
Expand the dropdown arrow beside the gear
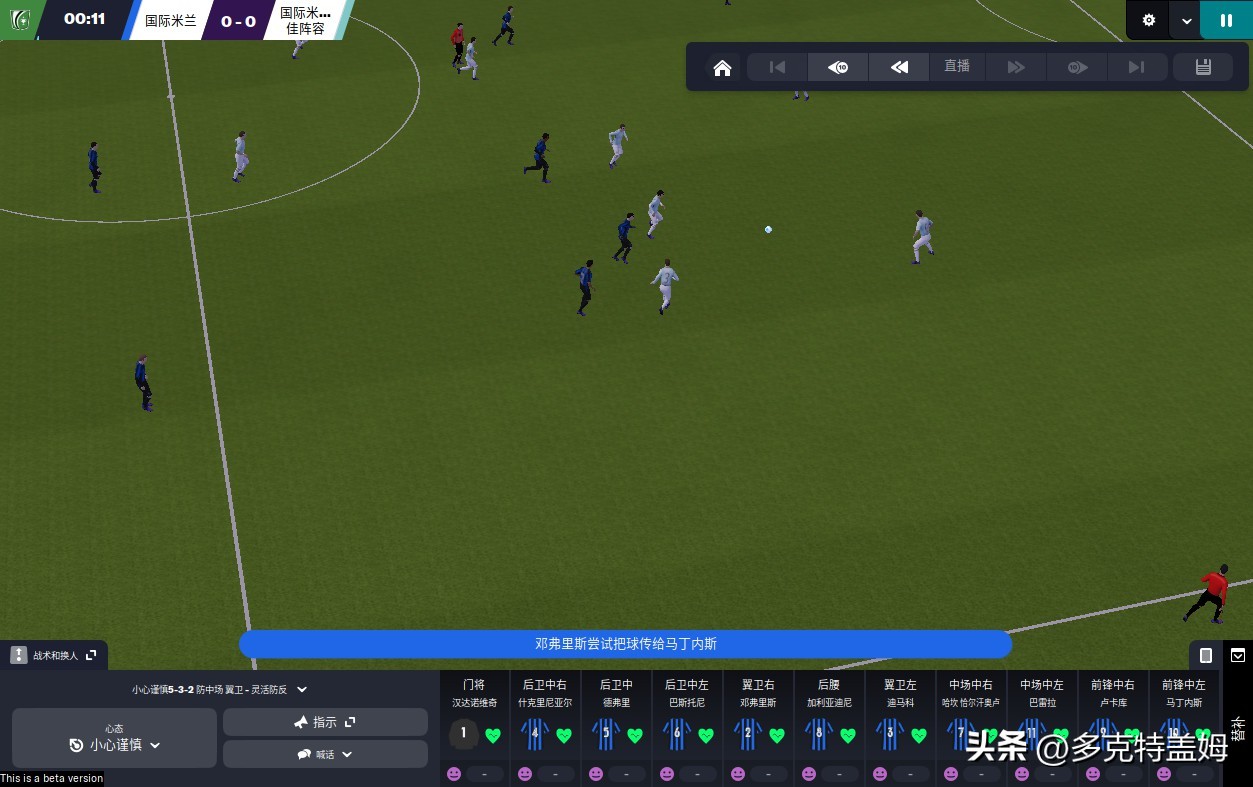(1186, 20)
